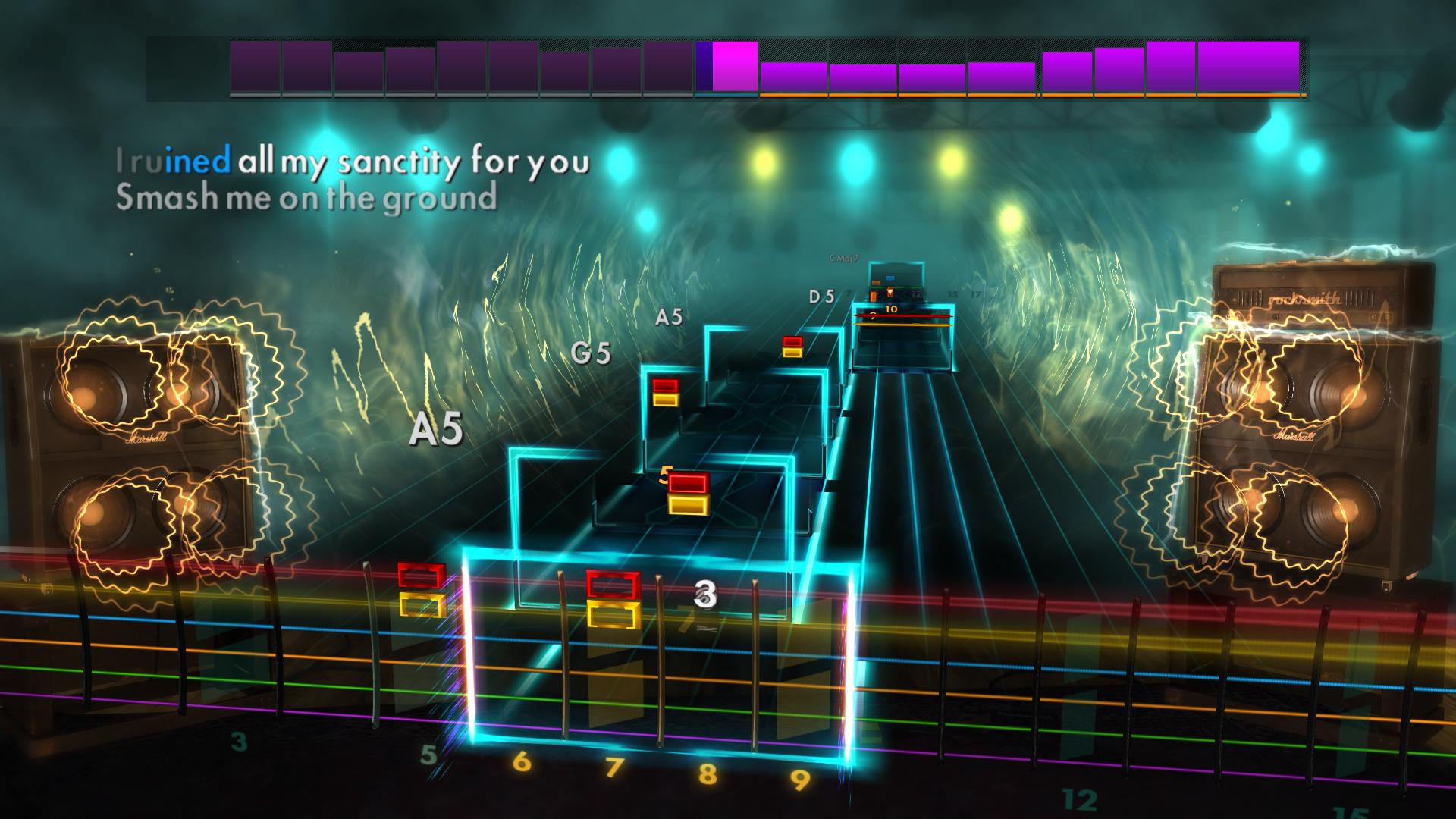Select the flame-shaped note burst near the note streak
Screen dimensions: 1456x819
[890, 292]
